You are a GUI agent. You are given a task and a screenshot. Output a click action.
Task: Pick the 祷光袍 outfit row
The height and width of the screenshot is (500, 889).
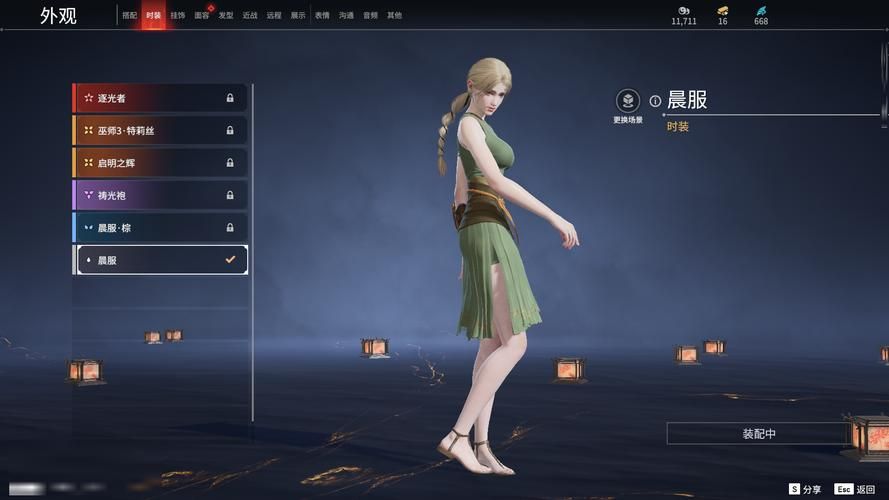click(x=160, y=195)
